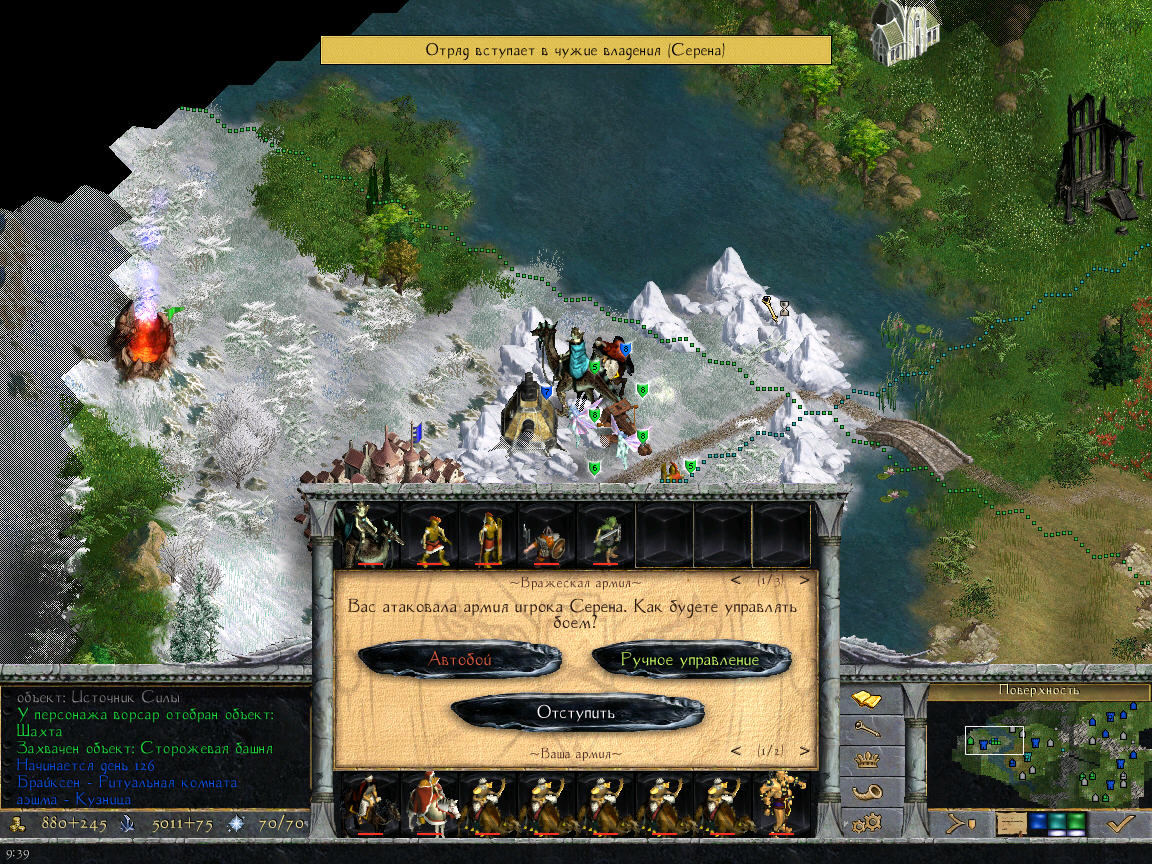Select your golden golem unit portrait

(x=781, y=803)
